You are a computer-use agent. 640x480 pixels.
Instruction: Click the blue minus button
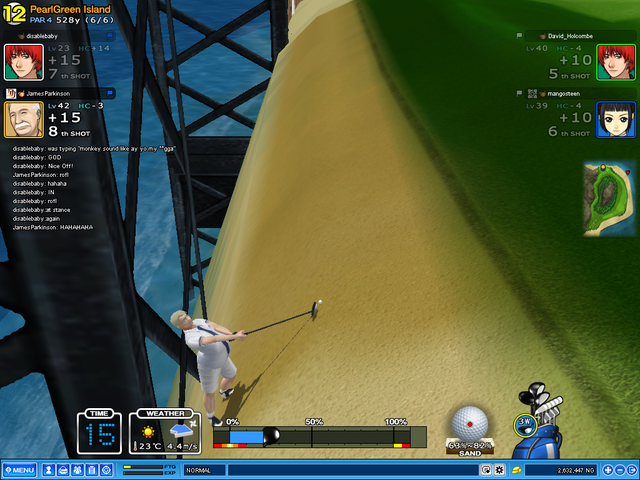(x=619, y=470)
